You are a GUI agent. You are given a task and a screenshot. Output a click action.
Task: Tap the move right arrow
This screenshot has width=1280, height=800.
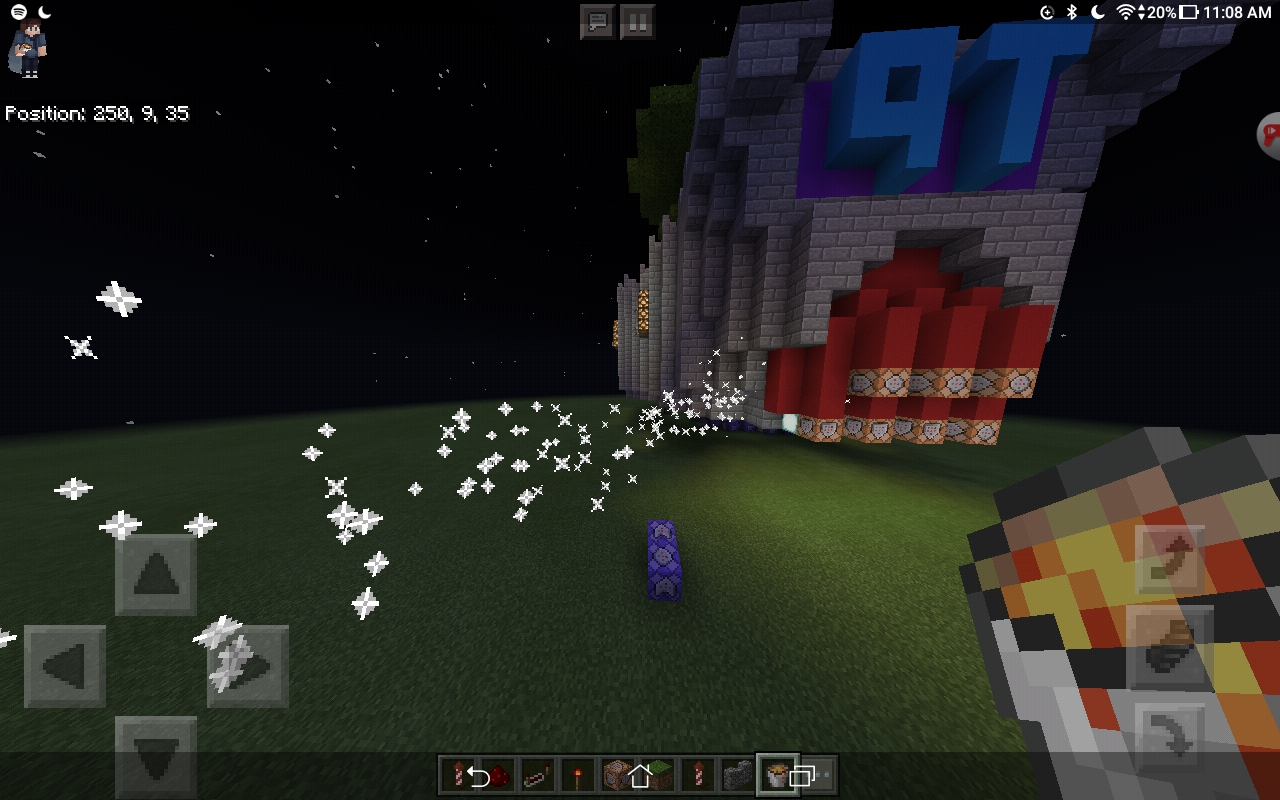click(x=248, y=666)
